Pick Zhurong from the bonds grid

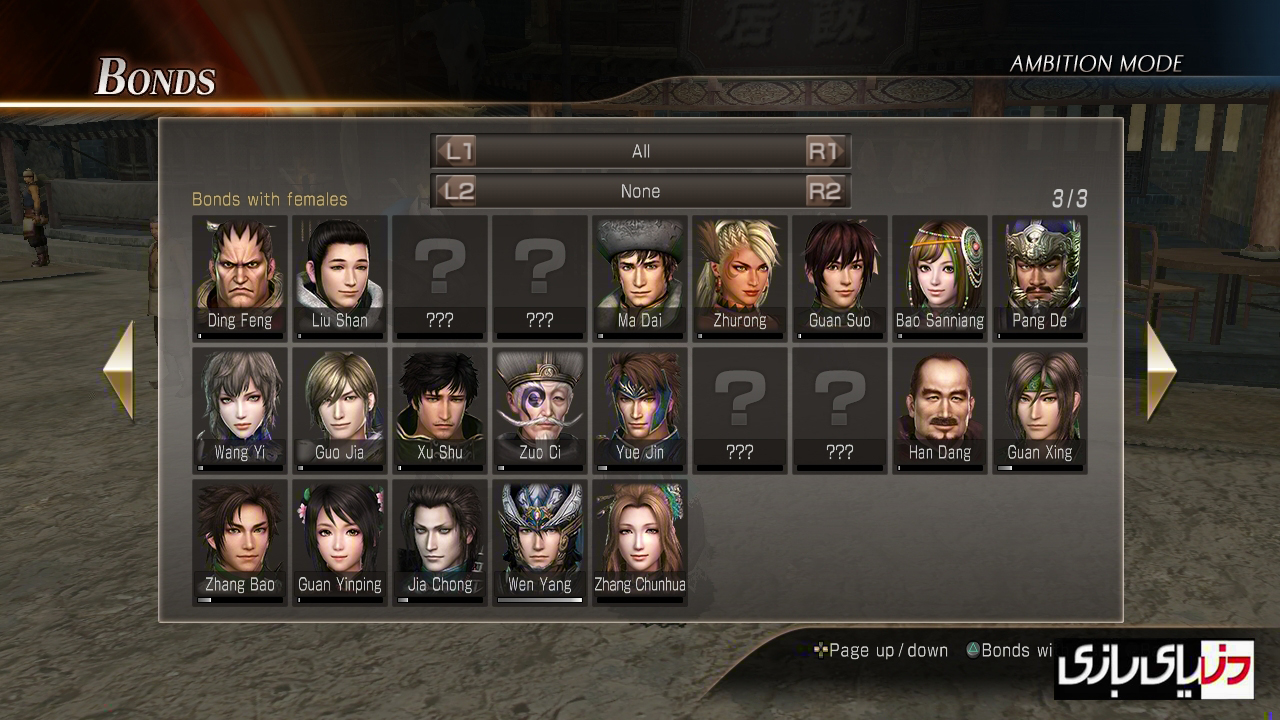[740, 278]
